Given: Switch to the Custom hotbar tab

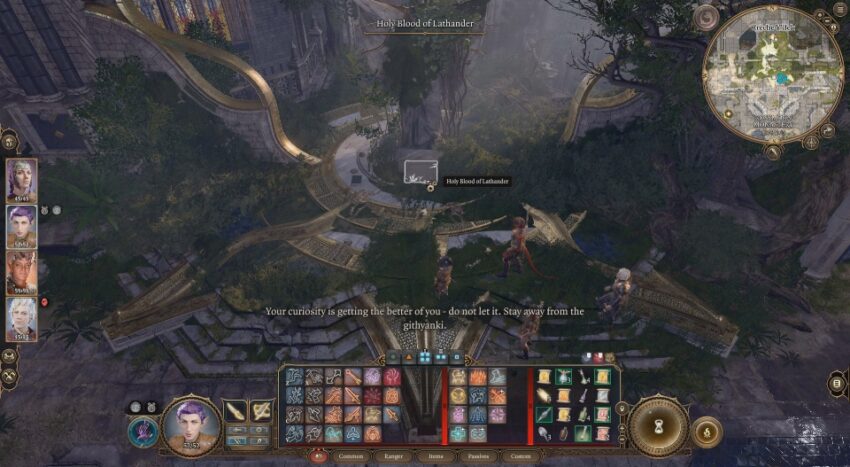Looking at the screenshot, I should click(x=520, y=456).
